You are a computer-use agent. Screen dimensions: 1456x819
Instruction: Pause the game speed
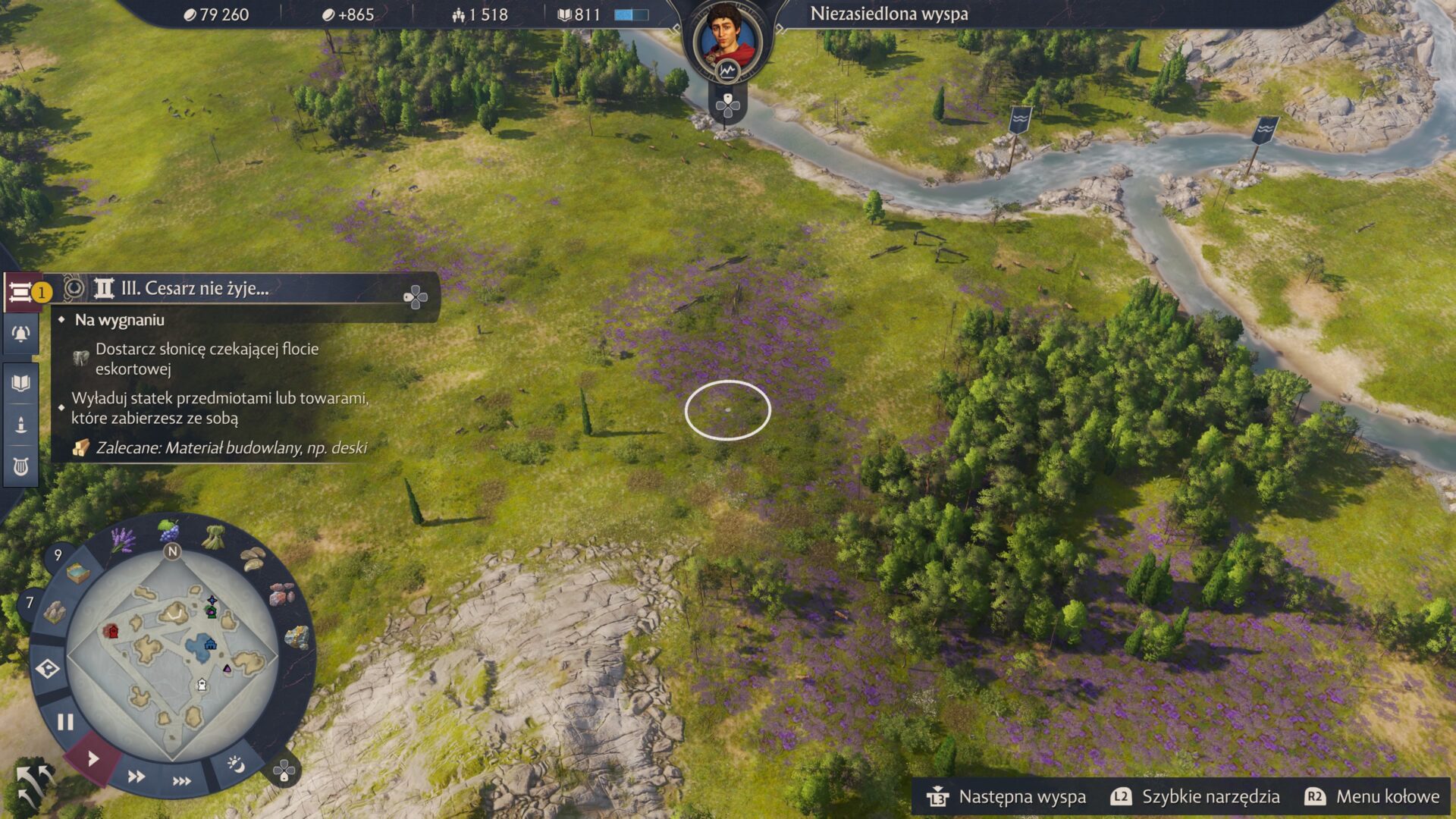65,722
